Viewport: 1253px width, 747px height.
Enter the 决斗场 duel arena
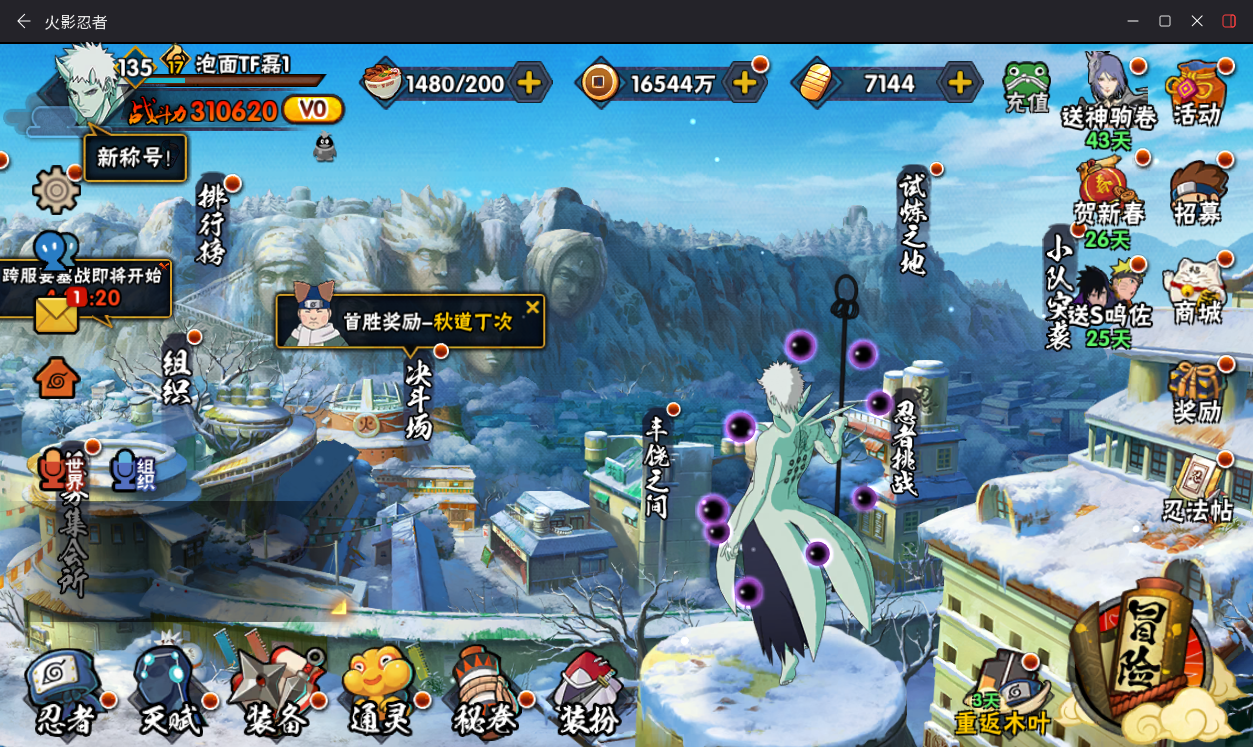click(418, 399)
